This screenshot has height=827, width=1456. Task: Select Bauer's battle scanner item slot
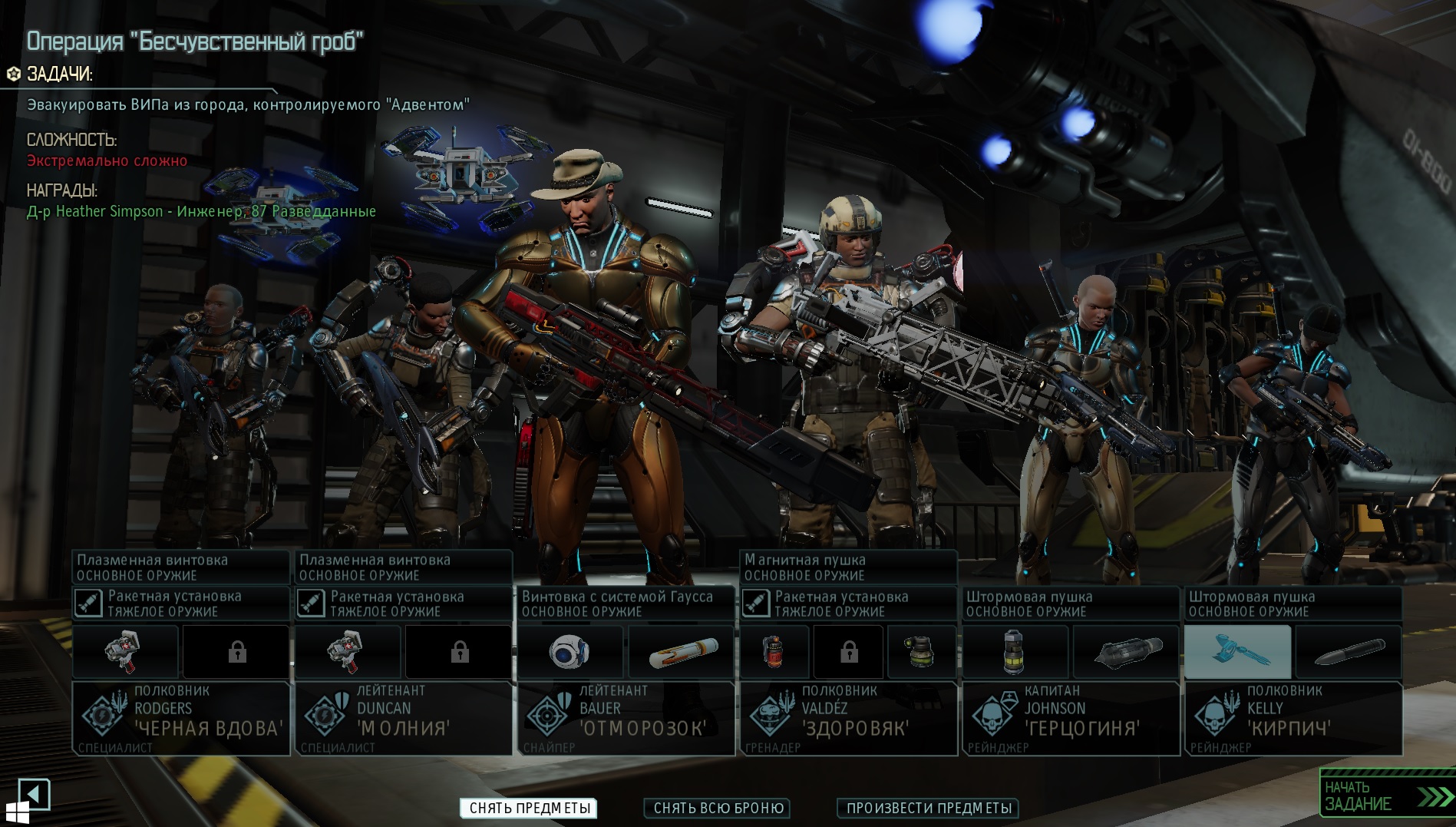570,653
